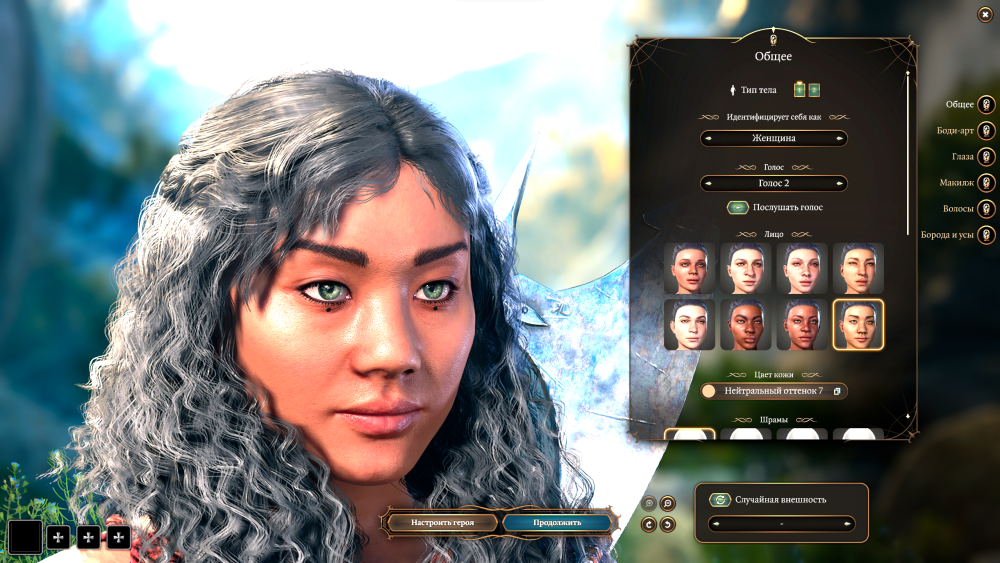Play the Послушать голос voice sample

click(738, 207)
